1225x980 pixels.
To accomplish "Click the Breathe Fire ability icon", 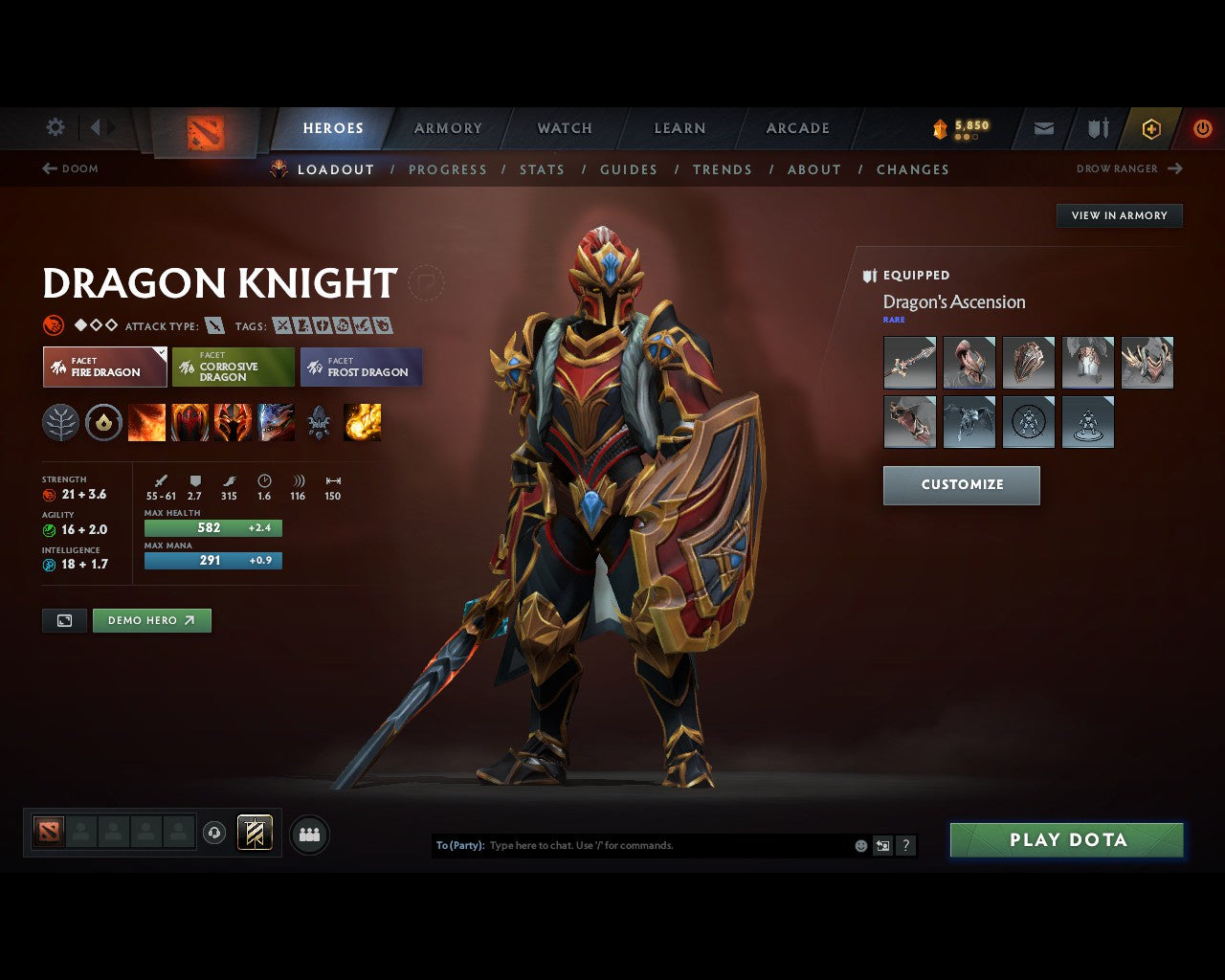I will tap(147, 422).
